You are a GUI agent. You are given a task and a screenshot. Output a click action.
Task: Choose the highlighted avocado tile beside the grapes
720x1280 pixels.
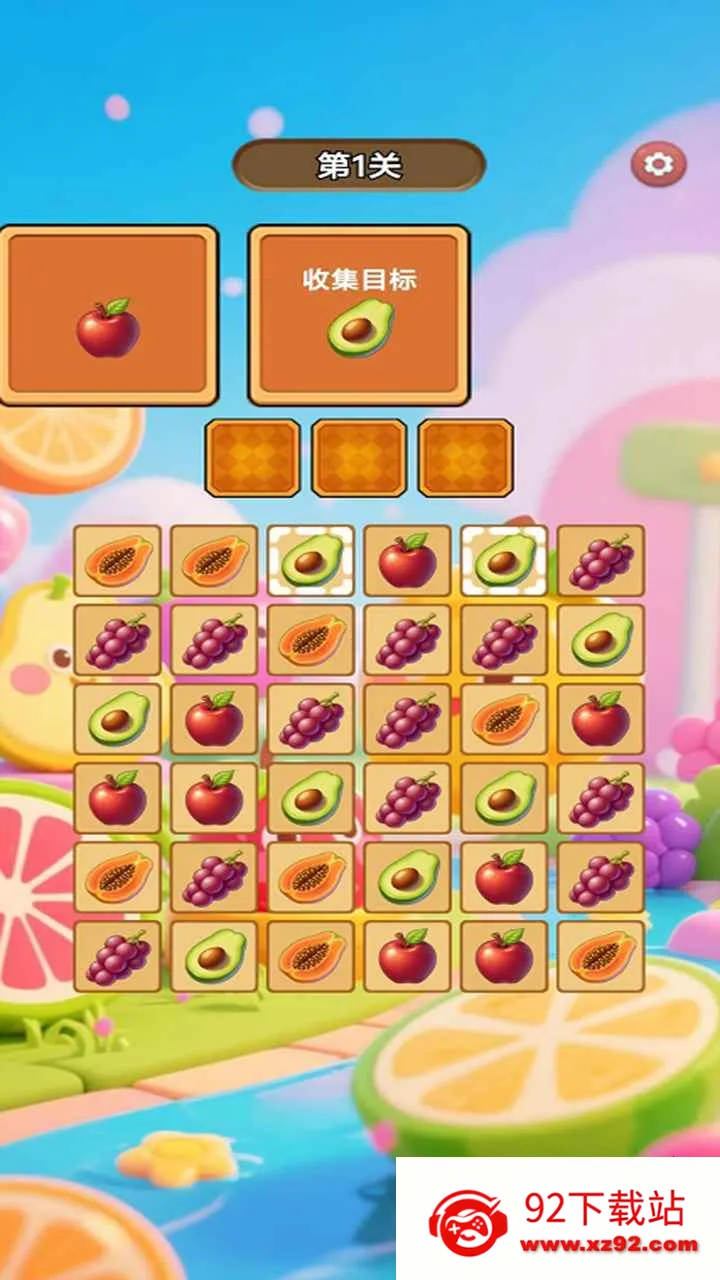tap(504, 561)
